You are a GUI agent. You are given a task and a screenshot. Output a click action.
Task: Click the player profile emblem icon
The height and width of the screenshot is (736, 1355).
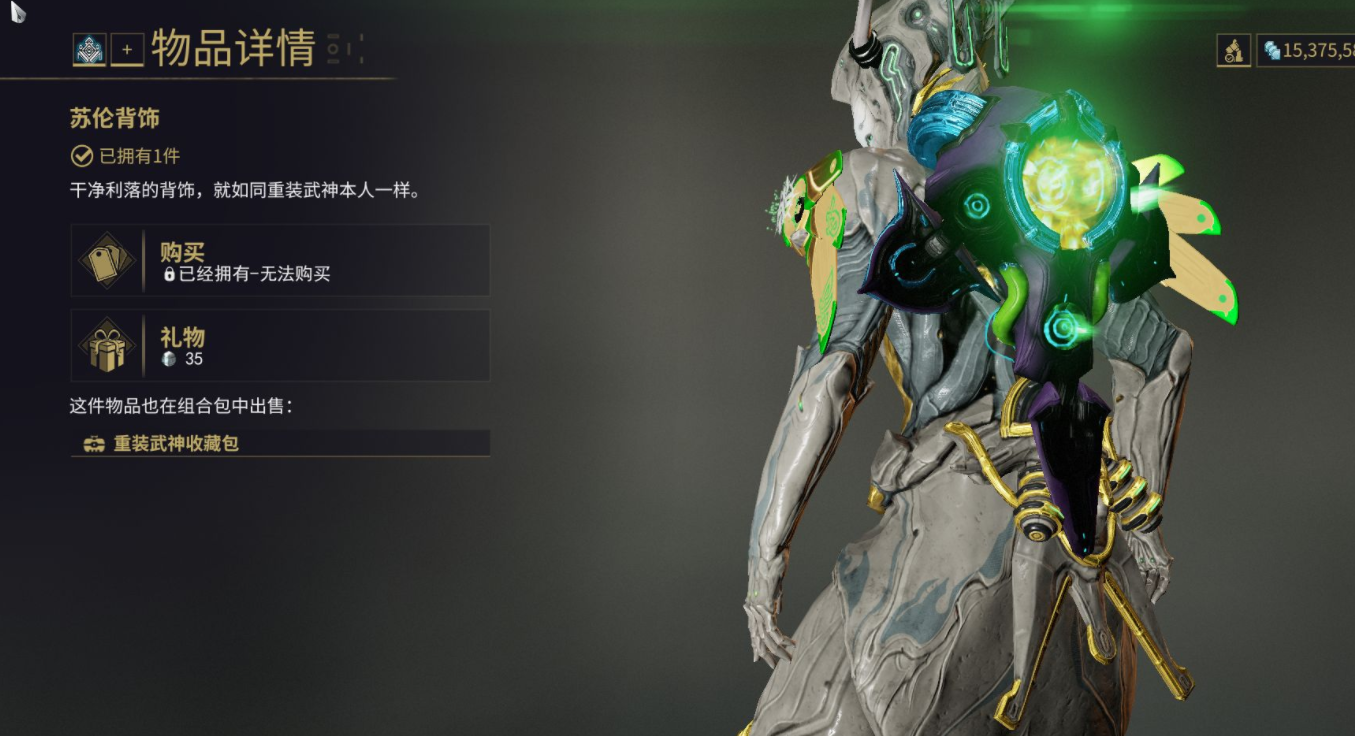pyautogui.click(x=90, y=49)
